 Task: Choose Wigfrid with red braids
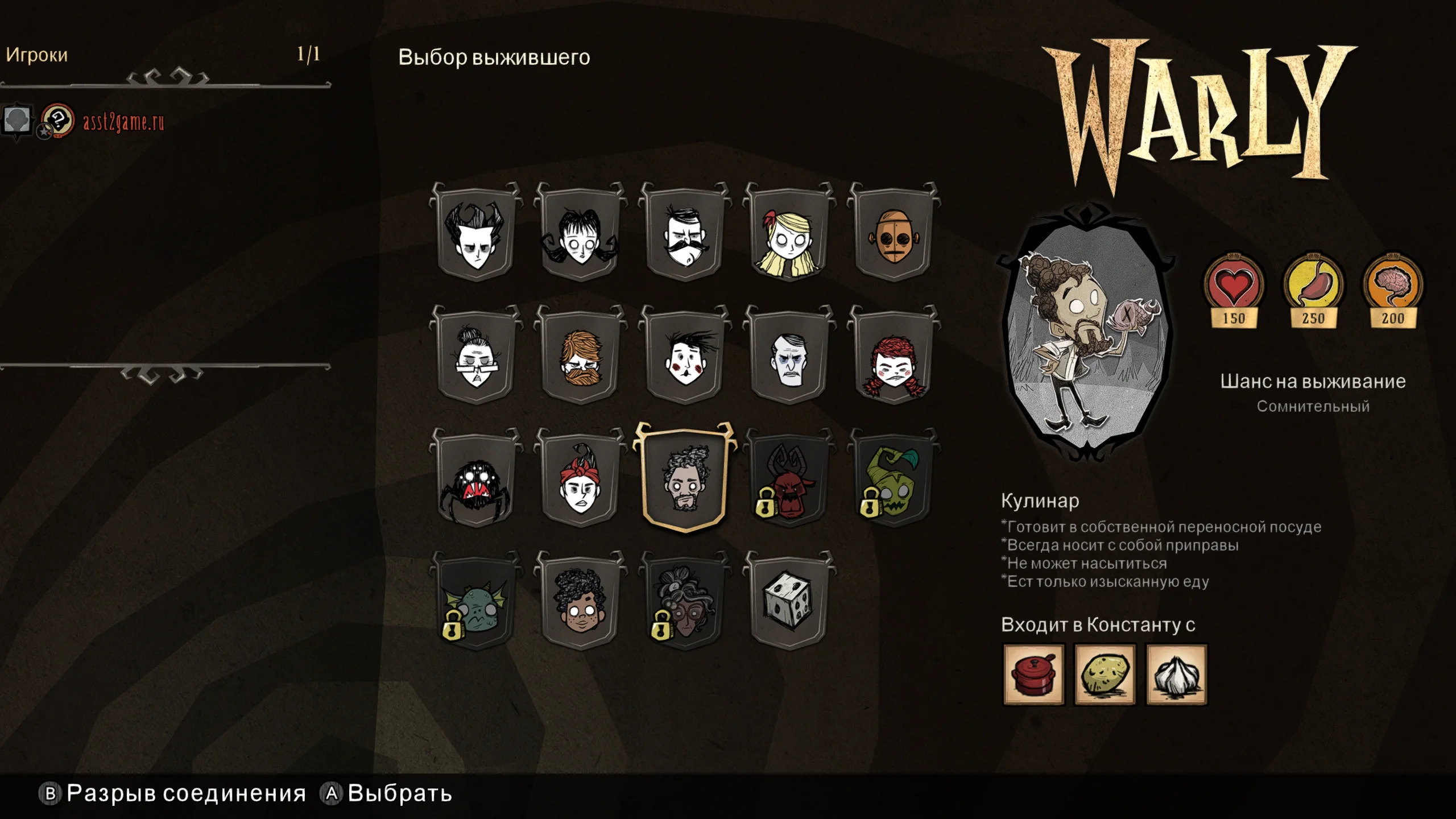(x=894, y=357)
